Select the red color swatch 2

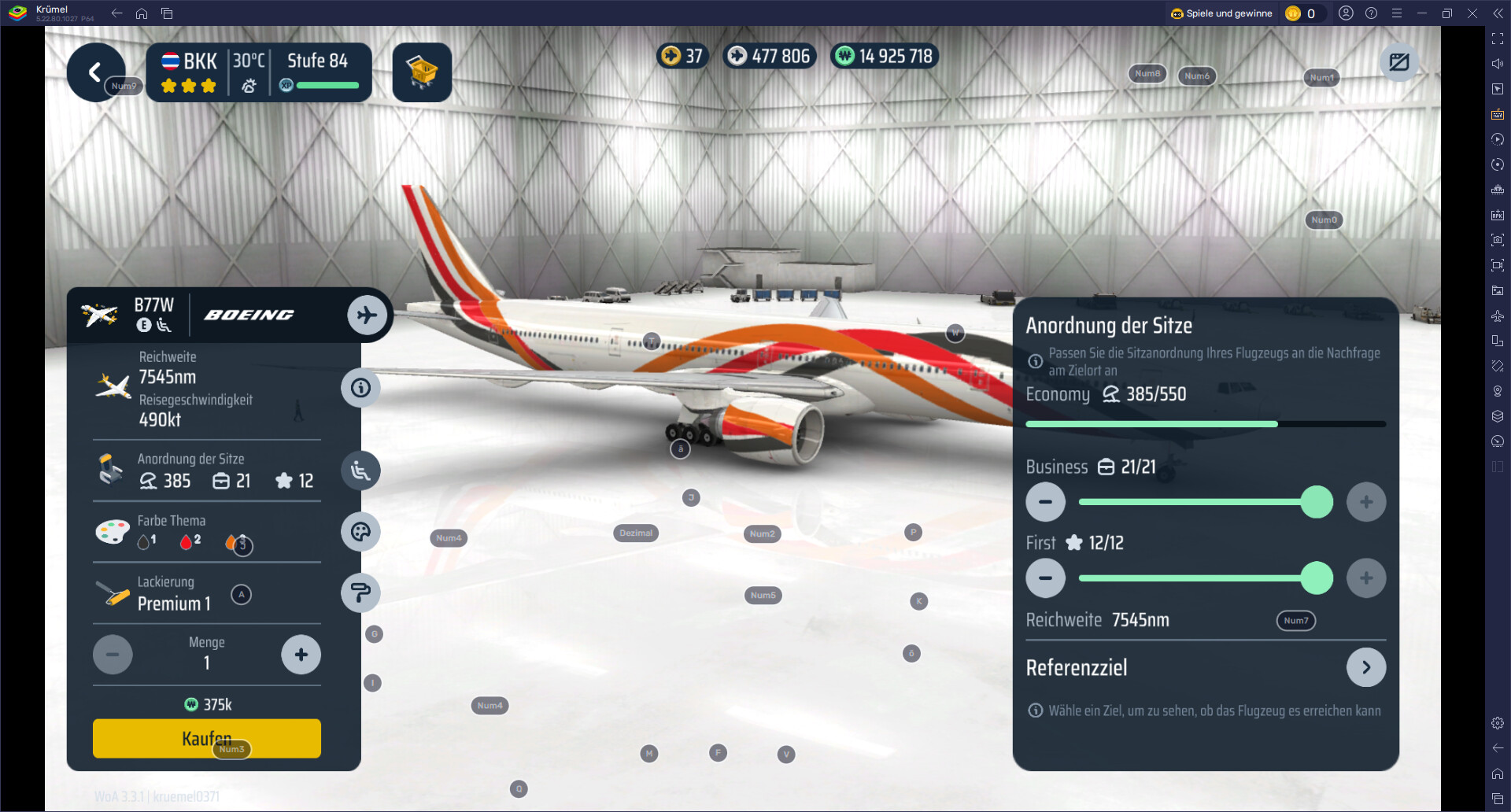tap(187, 541)
